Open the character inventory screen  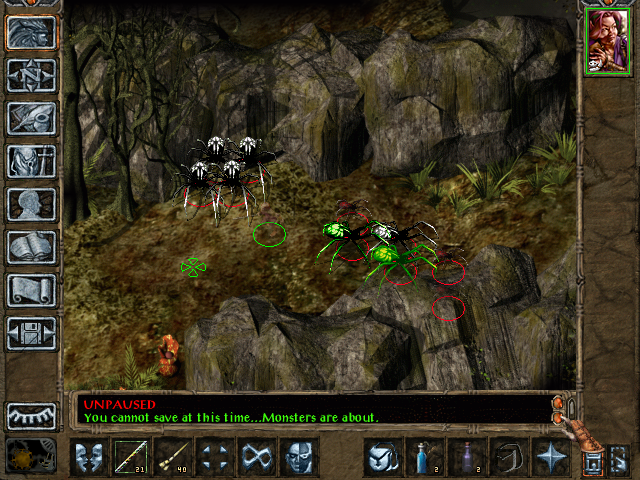tap(31, 161)
